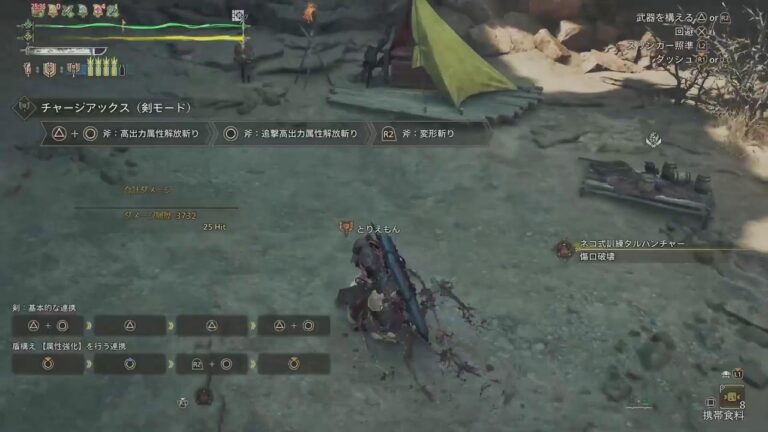Select the 変形斬り combo entry
768x432 pixels.
click(x=430, y=133)
